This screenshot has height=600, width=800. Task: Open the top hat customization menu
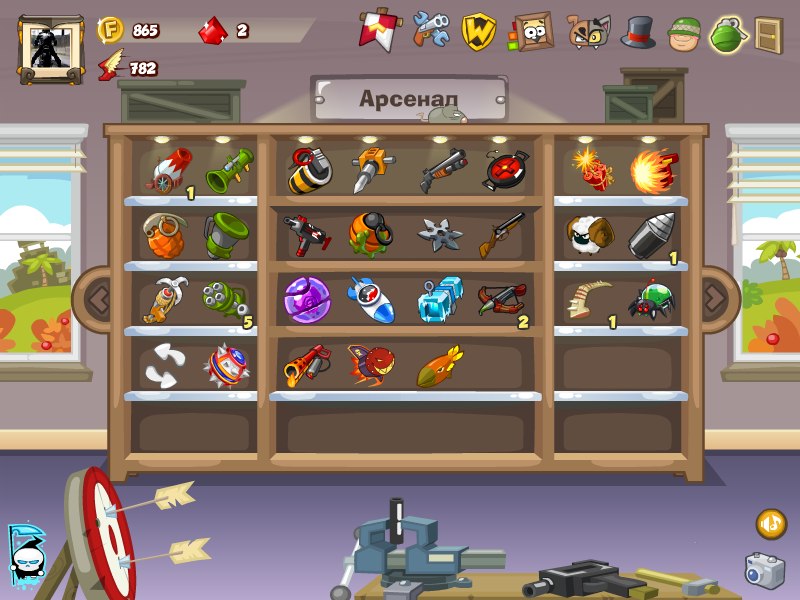[x=637, y=32]
